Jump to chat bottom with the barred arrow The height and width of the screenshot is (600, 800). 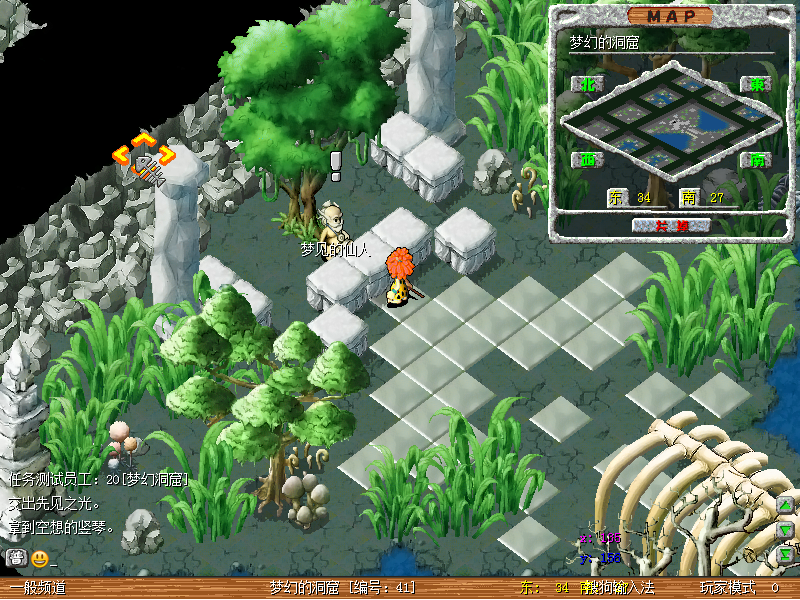786,553
